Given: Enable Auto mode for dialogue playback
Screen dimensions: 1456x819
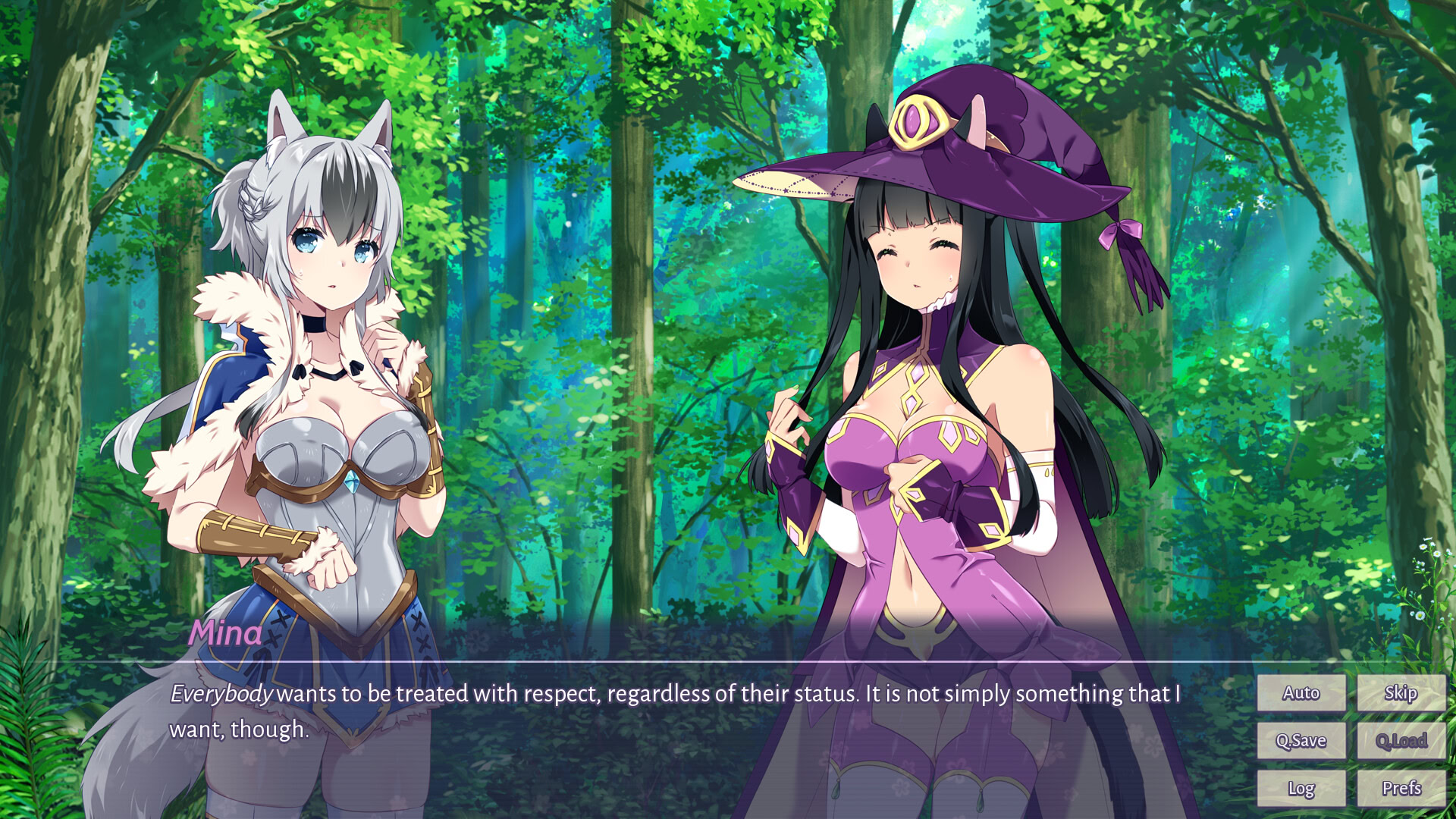Looking at the screenshot, I should 1301,692.
